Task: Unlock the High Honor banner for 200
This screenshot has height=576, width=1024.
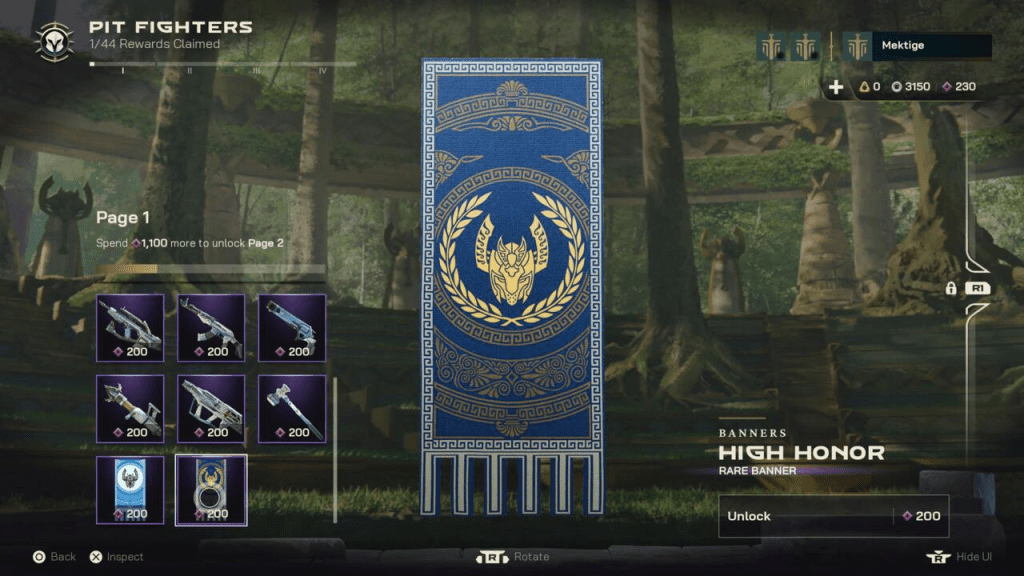Action: 833,516
